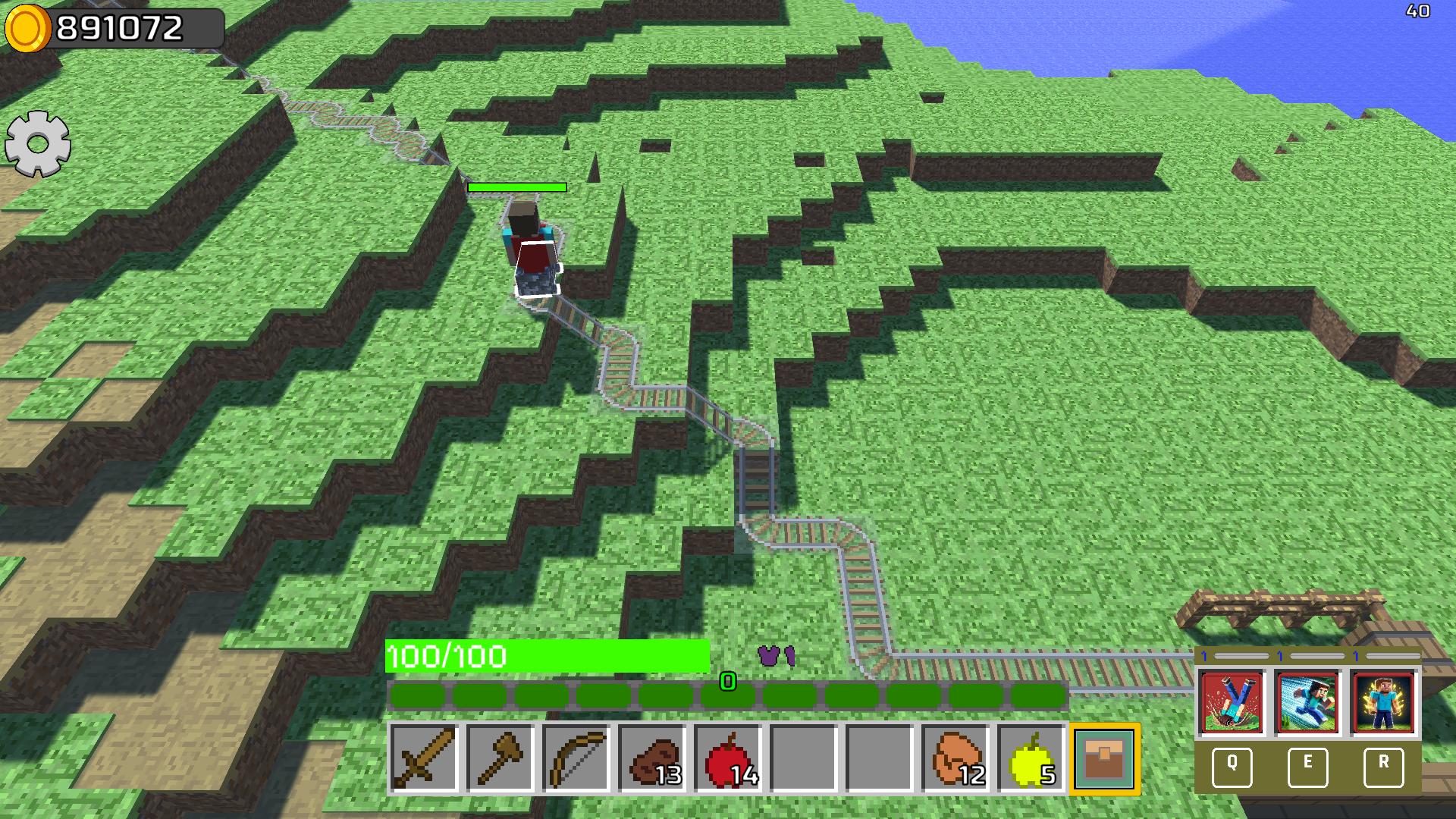Click the level 0 badge on the XP bar
Viewport: 1456px width, 819px height.
[x=727, y=682]
